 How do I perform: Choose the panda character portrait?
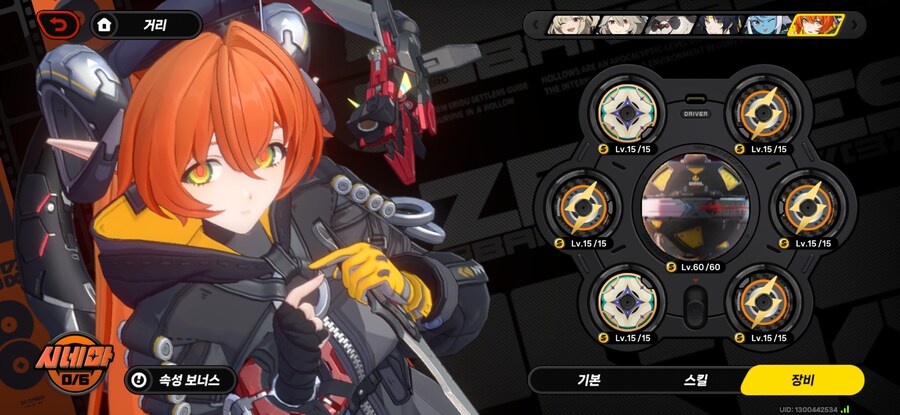click(663, 25)
